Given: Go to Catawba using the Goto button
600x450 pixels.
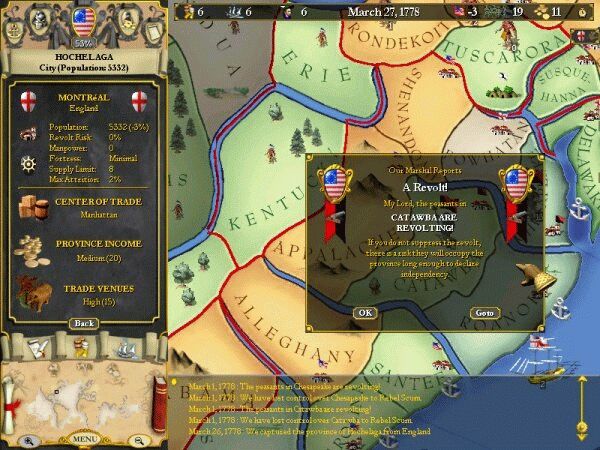Looking at the screenshot, I should click(x=483, y=313).
